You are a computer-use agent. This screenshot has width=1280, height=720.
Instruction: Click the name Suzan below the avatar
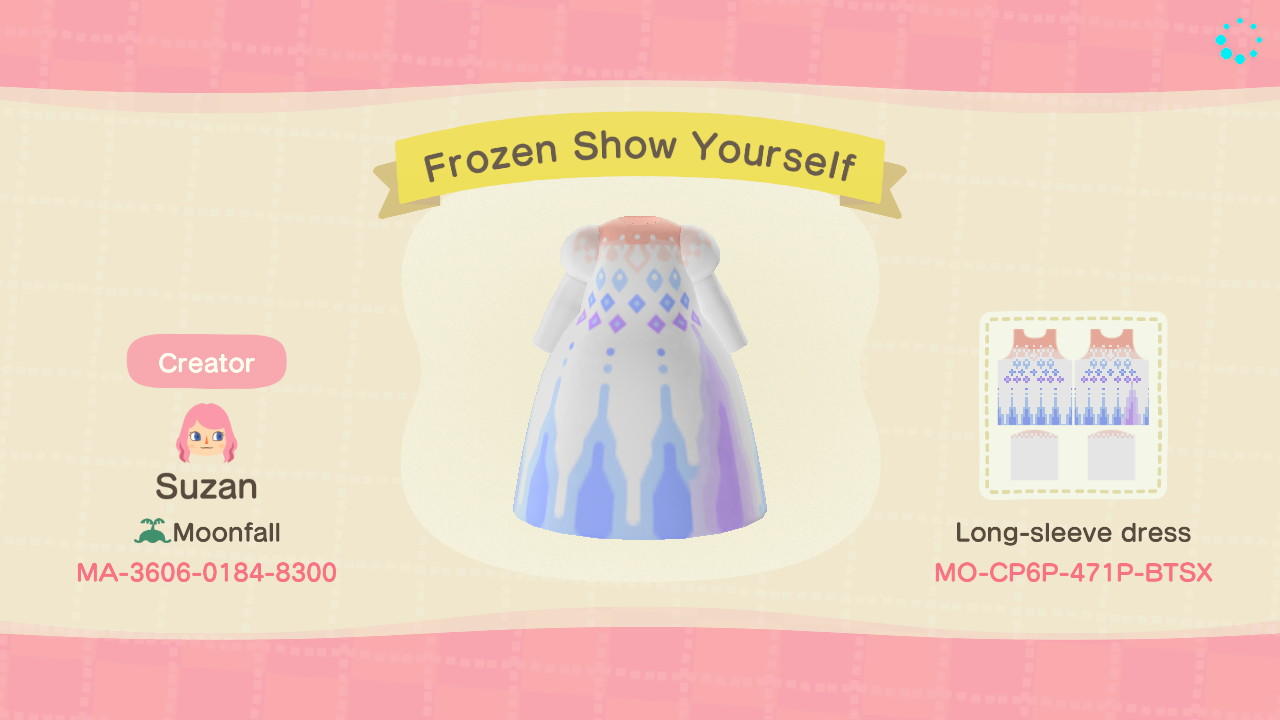205,487
